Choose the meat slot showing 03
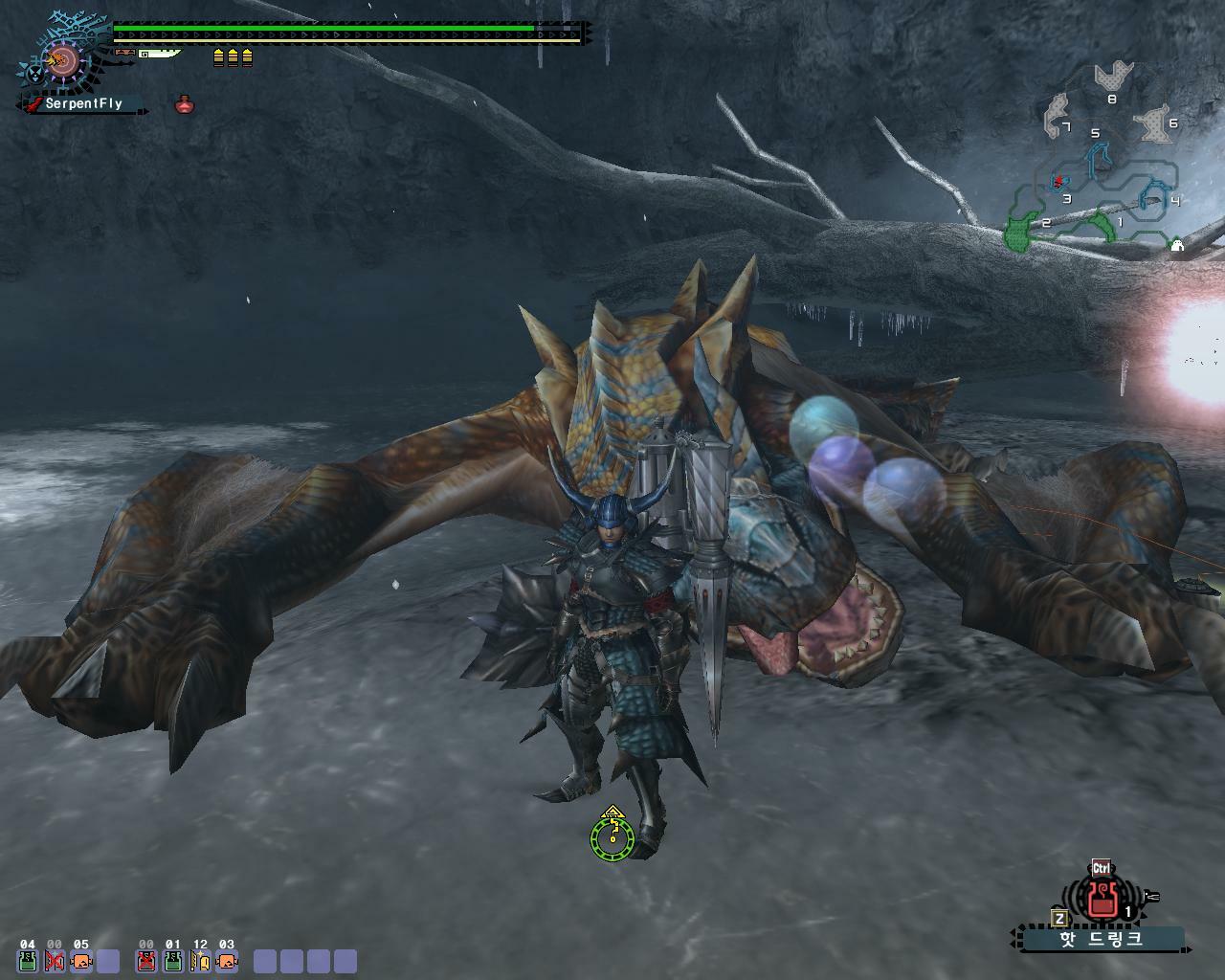 tap(227, 960)
